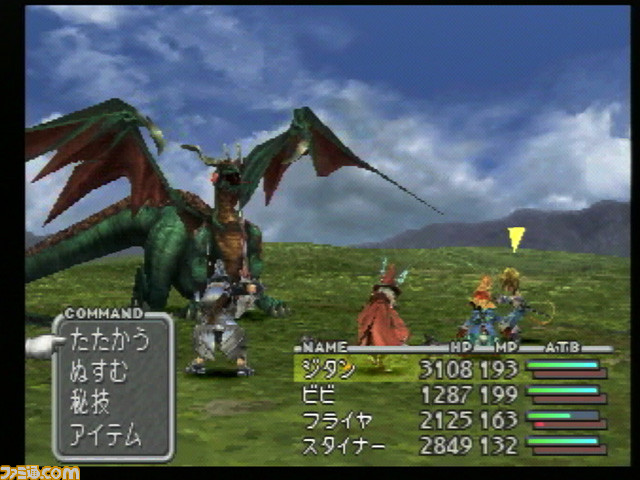Open the アイテム (Item) command
640x480 pixels.
pos(105,436)
